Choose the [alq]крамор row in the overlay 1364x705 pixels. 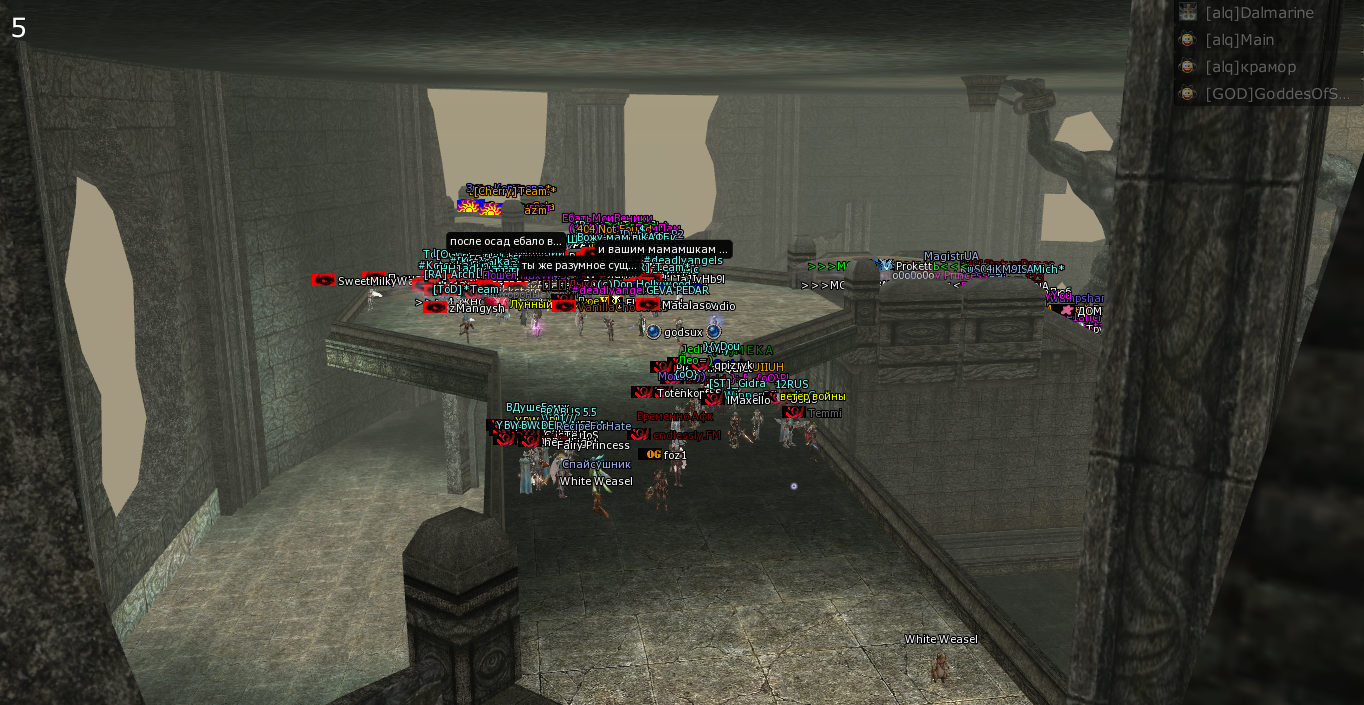[1250, 67]
